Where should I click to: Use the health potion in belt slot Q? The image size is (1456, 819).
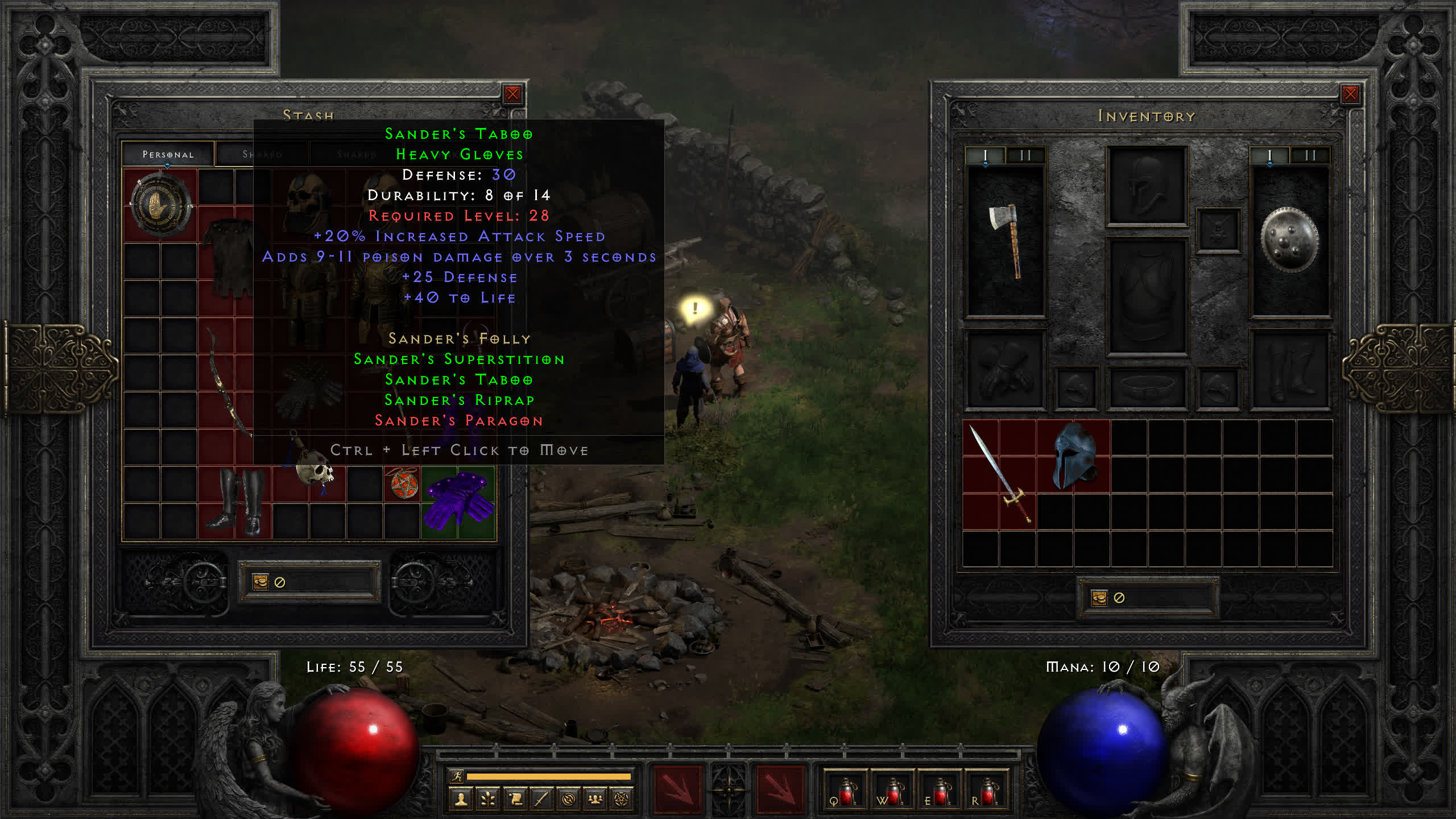tap(845, 791)
